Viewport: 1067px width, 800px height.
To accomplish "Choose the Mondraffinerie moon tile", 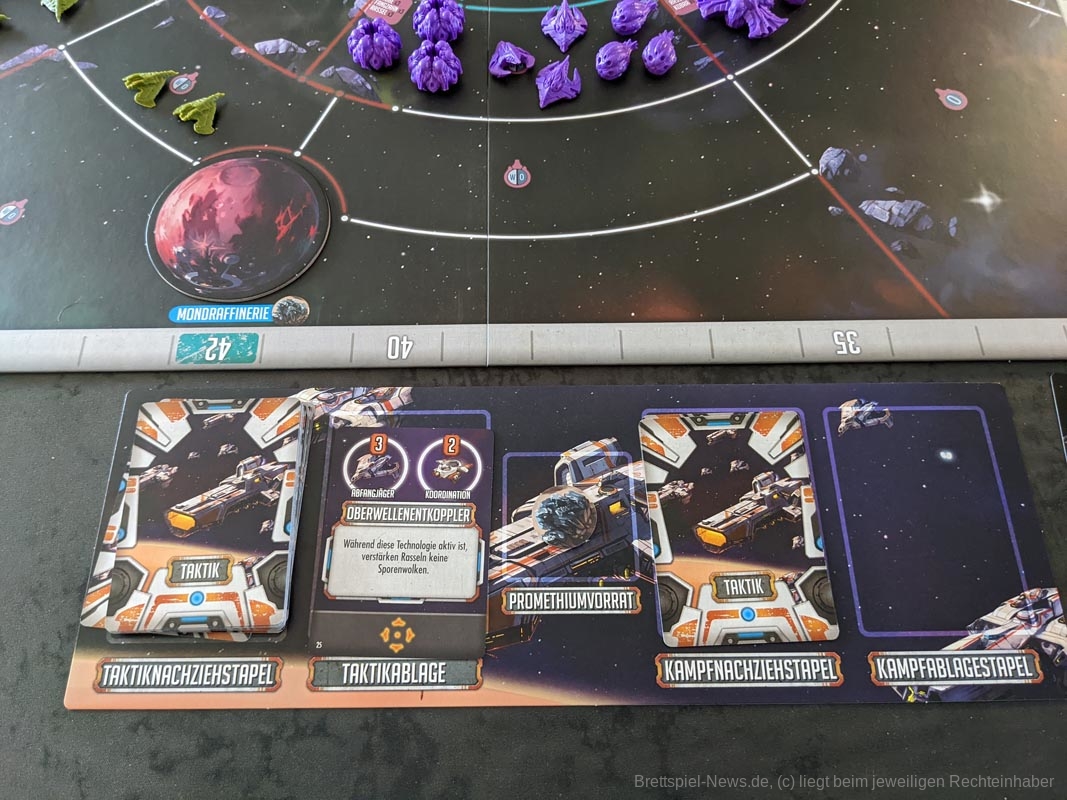I will tap(238, 227).
